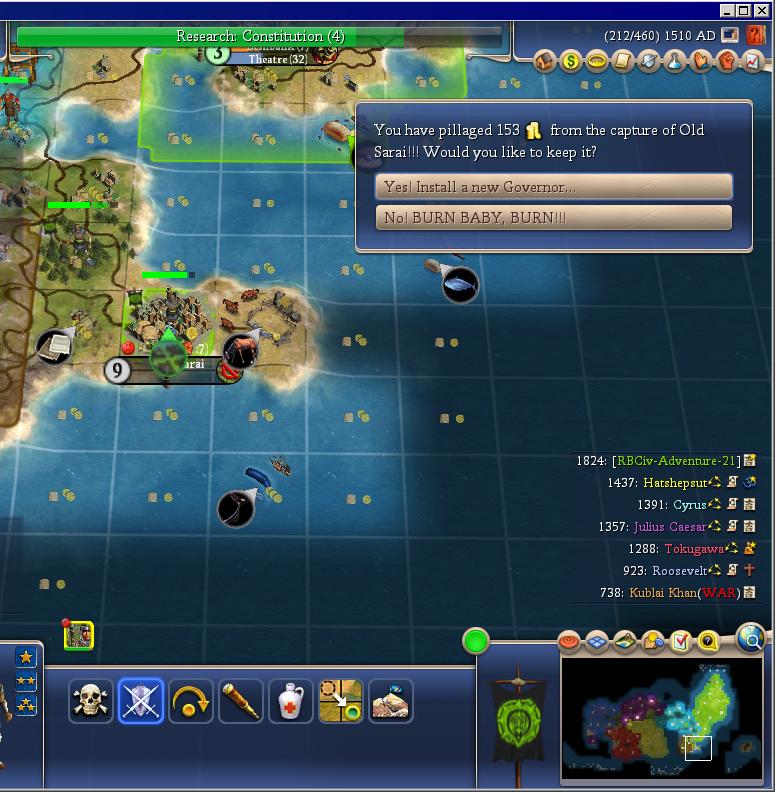Choose "No! BURN BABY, BURN!!!" option
The image size is (775, 793).
554,218
